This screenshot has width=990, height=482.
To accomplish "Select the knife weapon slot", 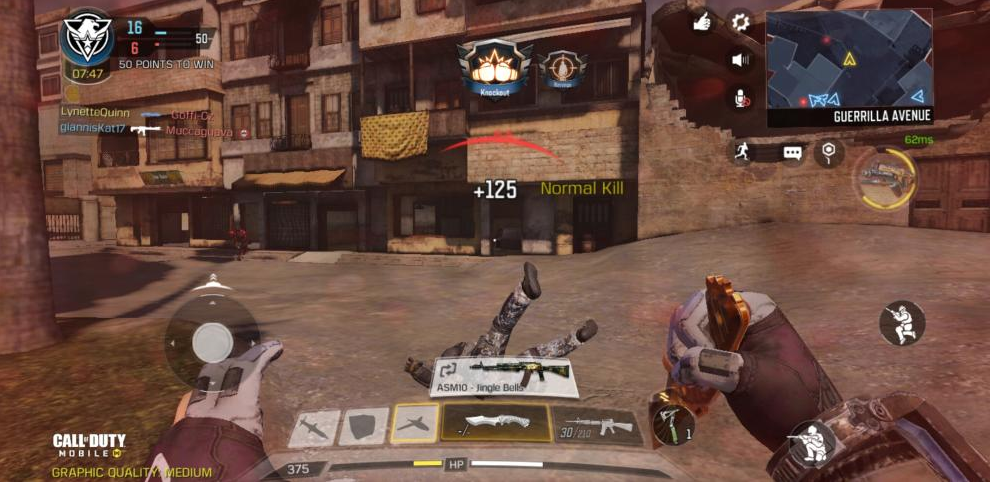I will point(495,422).
